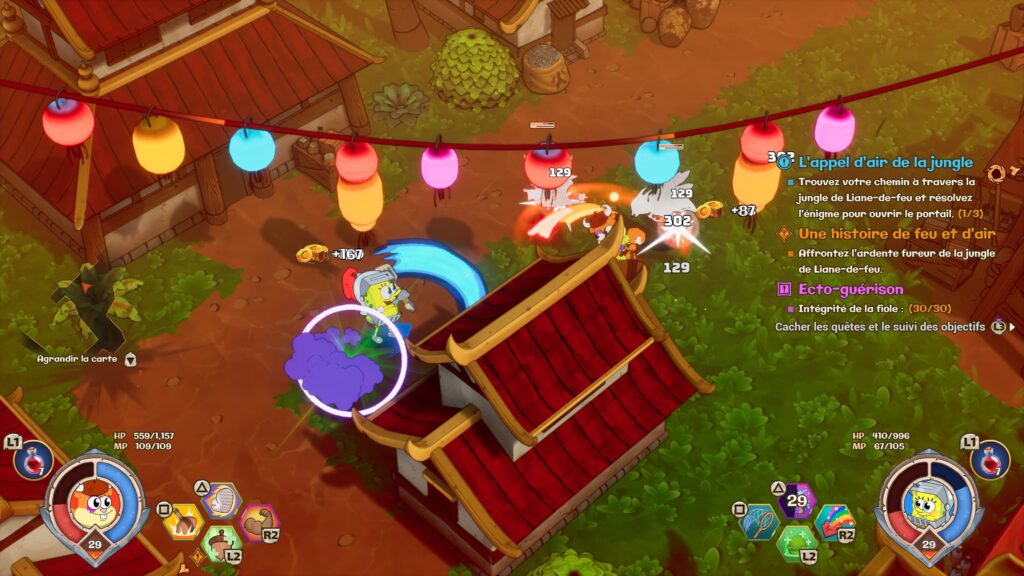
Task: Expand the map with Agrandir la carte
Action: click(80, 358)
